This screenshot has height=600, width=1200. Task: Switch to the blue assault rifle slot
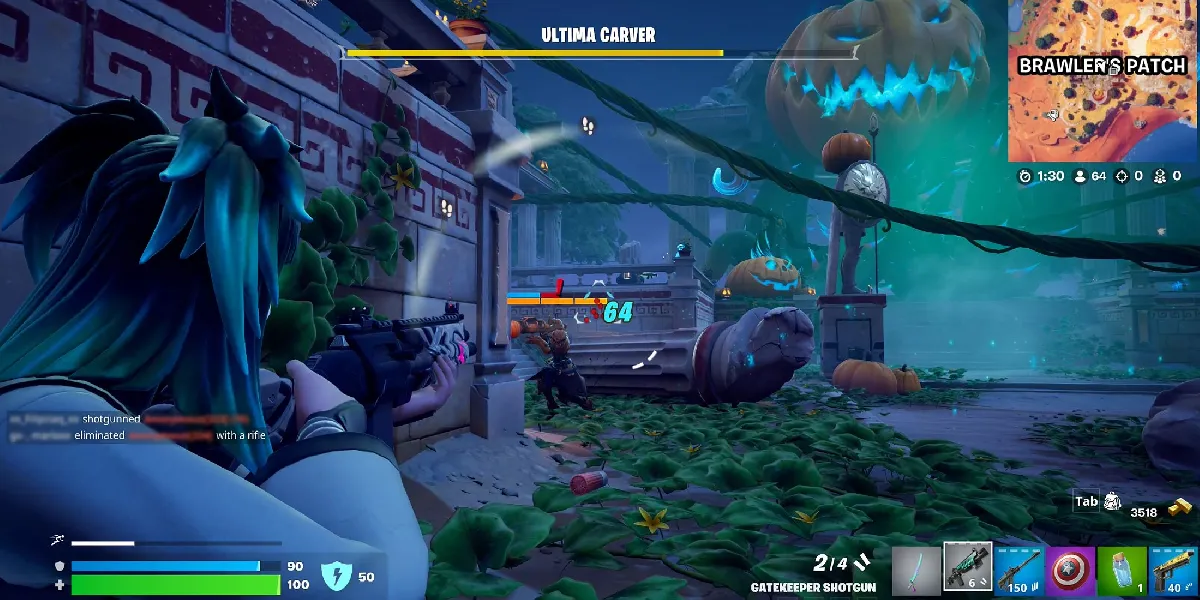click(x=1019, y=571)
